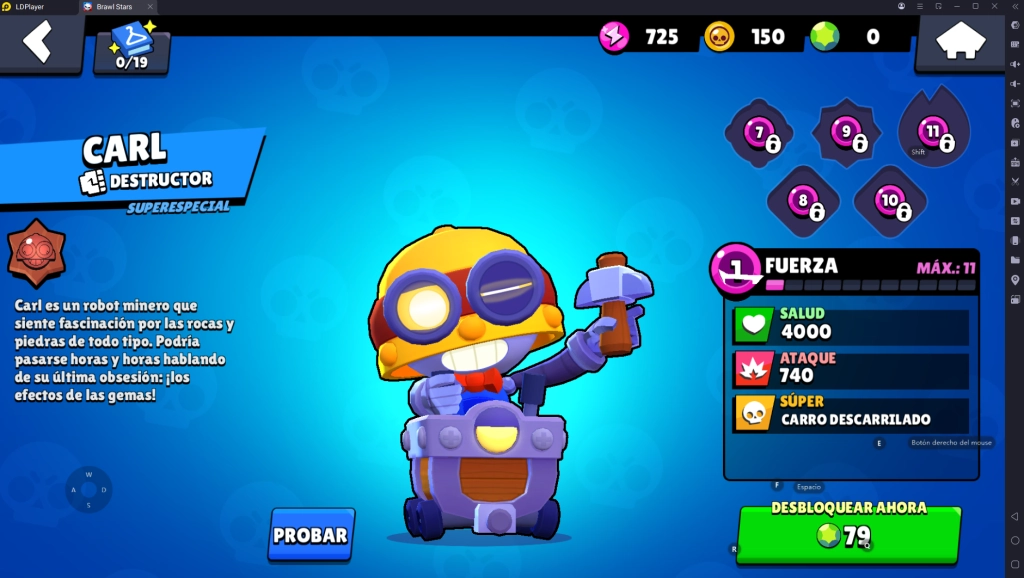Unlock Carl now for 79 gems
This screenshot has height=578, width=1024.
point(848,534)
